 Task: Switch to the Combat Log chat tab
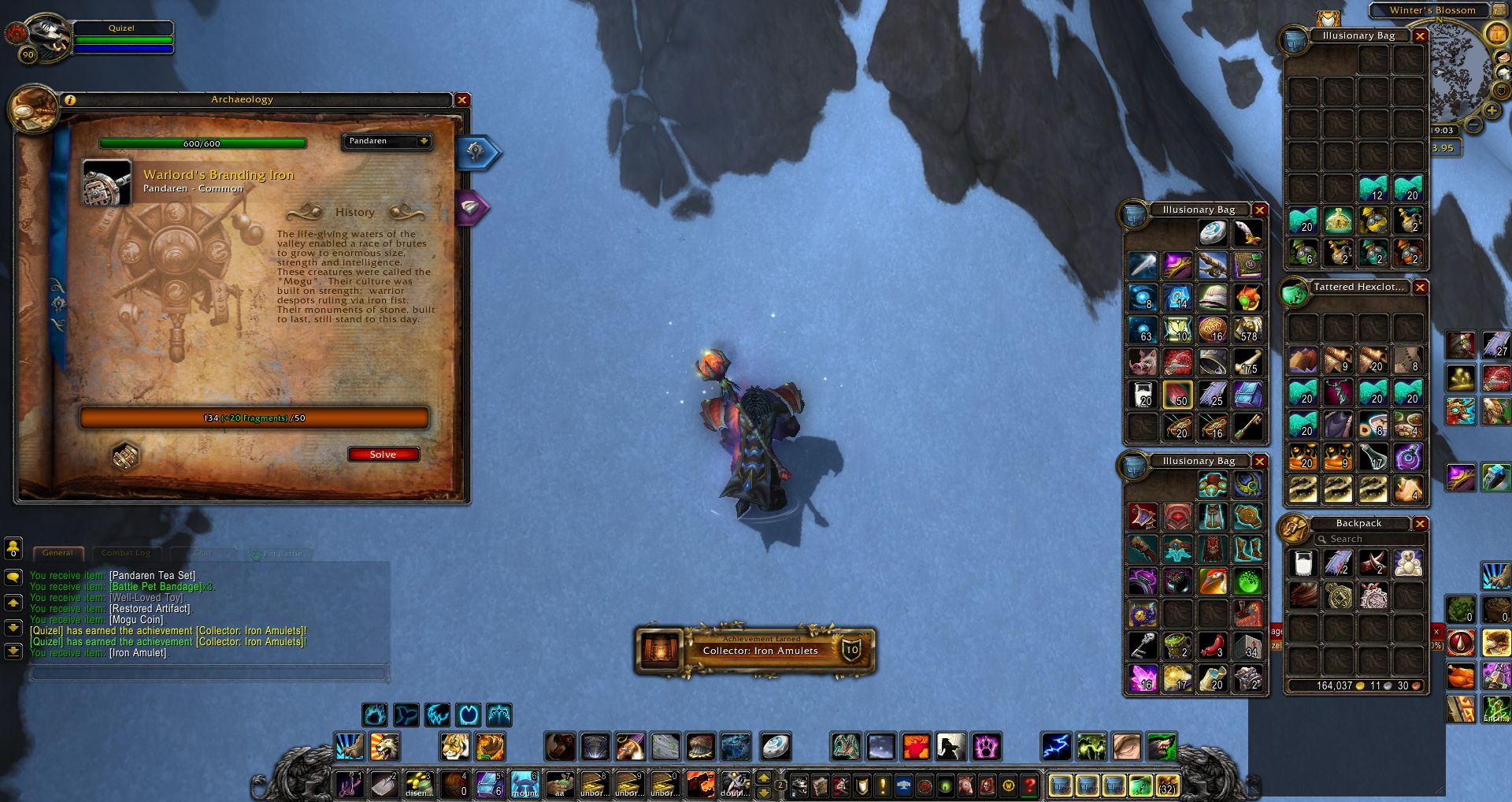(x=126, y=553)
